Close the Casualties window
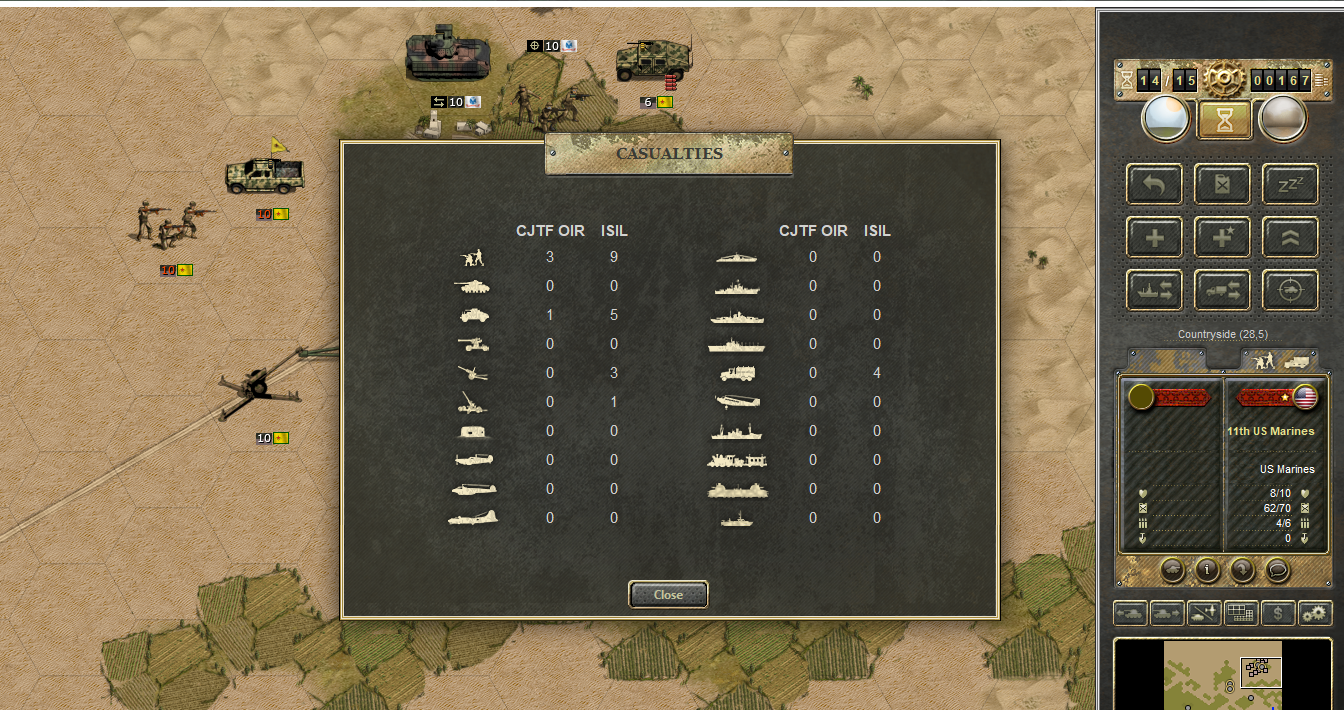1344x710 pixels. [668, 594]
